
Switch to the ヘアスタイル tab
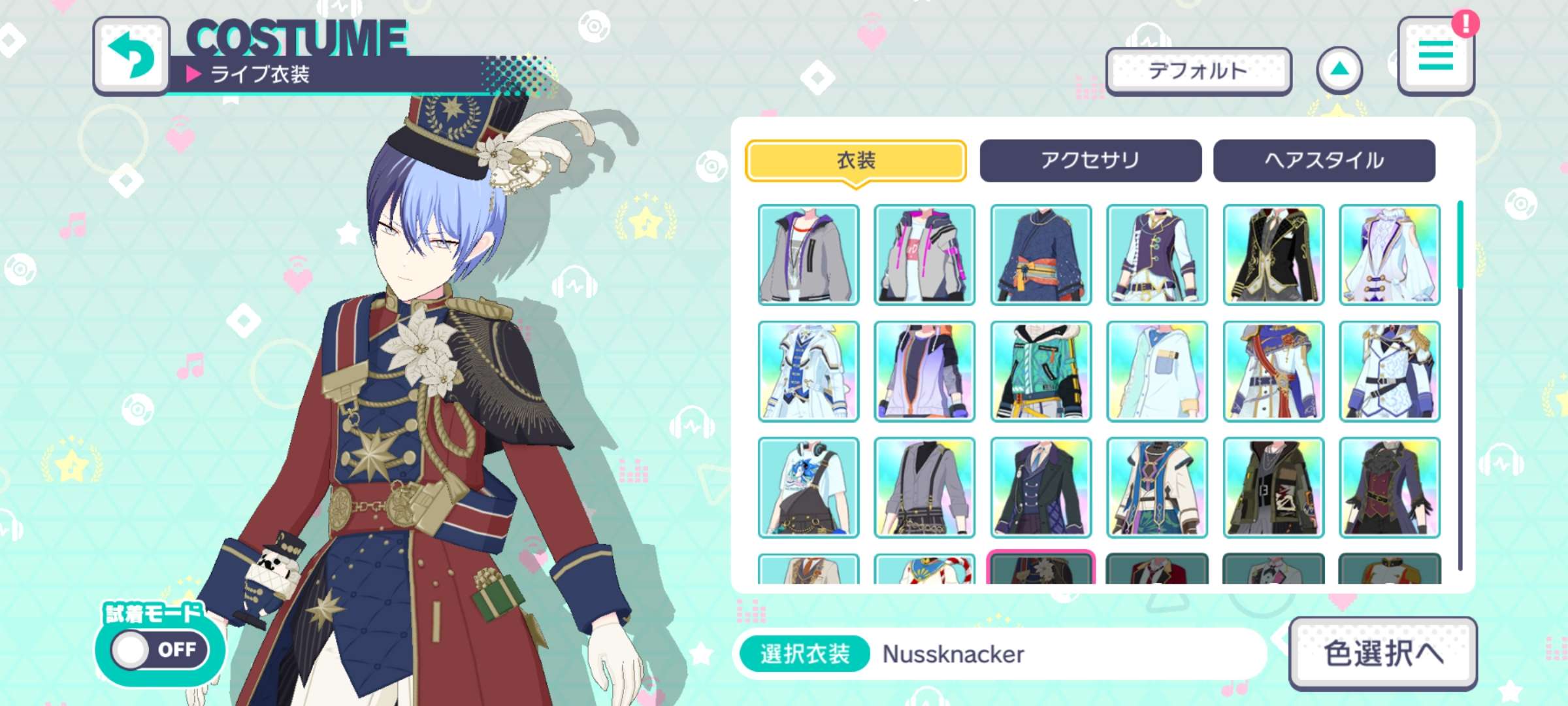tap(1324, 160)
